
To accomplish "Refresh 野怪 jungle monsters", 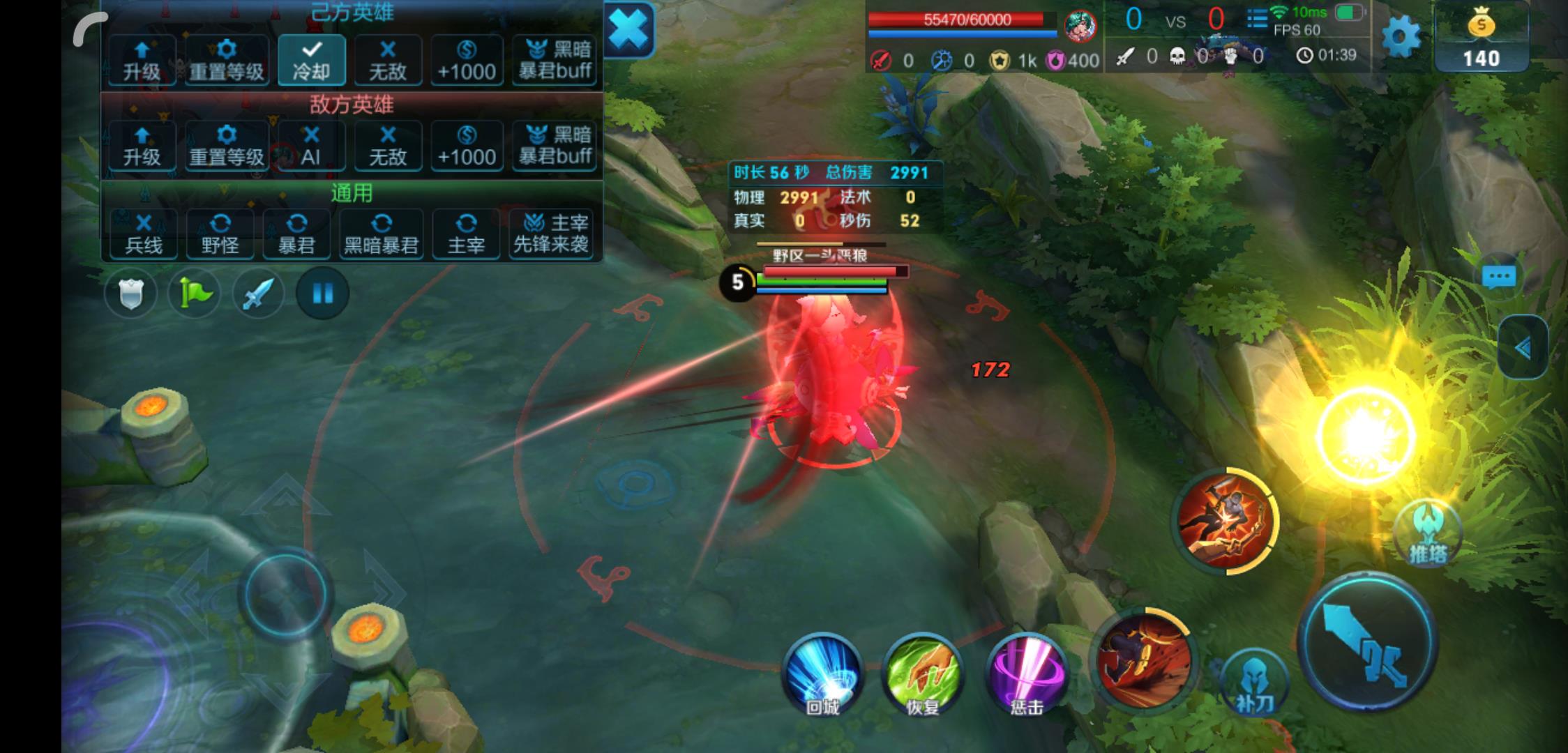I will click(x=220, y=234).
